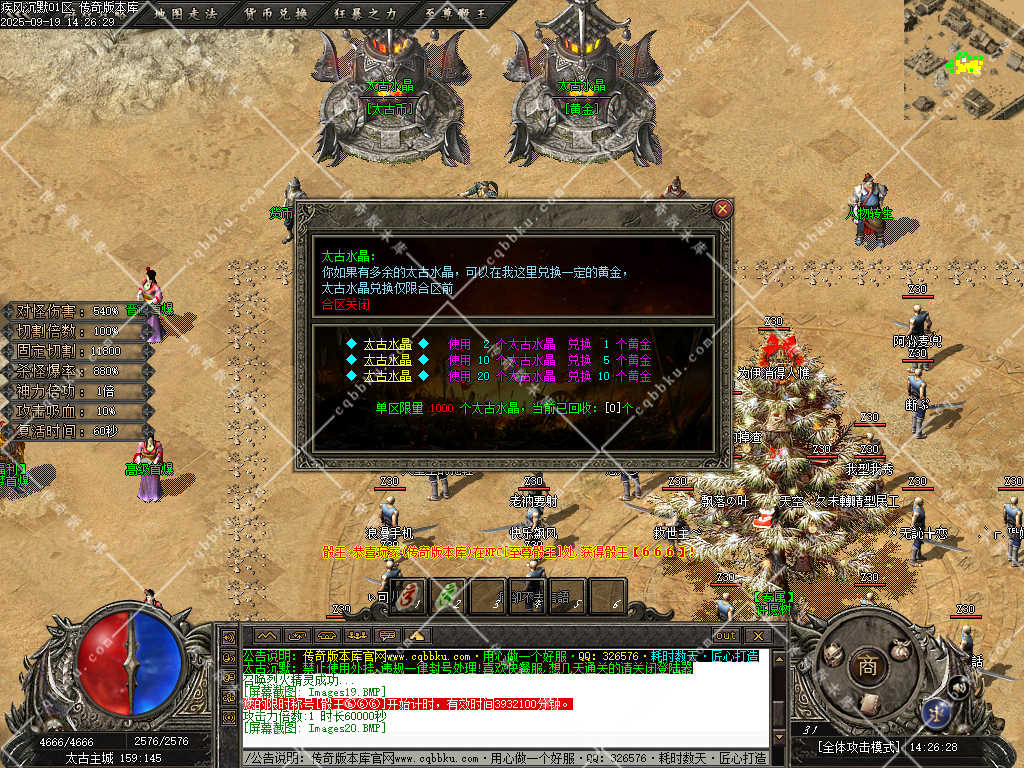Image resolution: width=1024 pixels, height=768 pixels.
Task: Open the 至尊霸王 menu
Action: (x=450, y=14)
